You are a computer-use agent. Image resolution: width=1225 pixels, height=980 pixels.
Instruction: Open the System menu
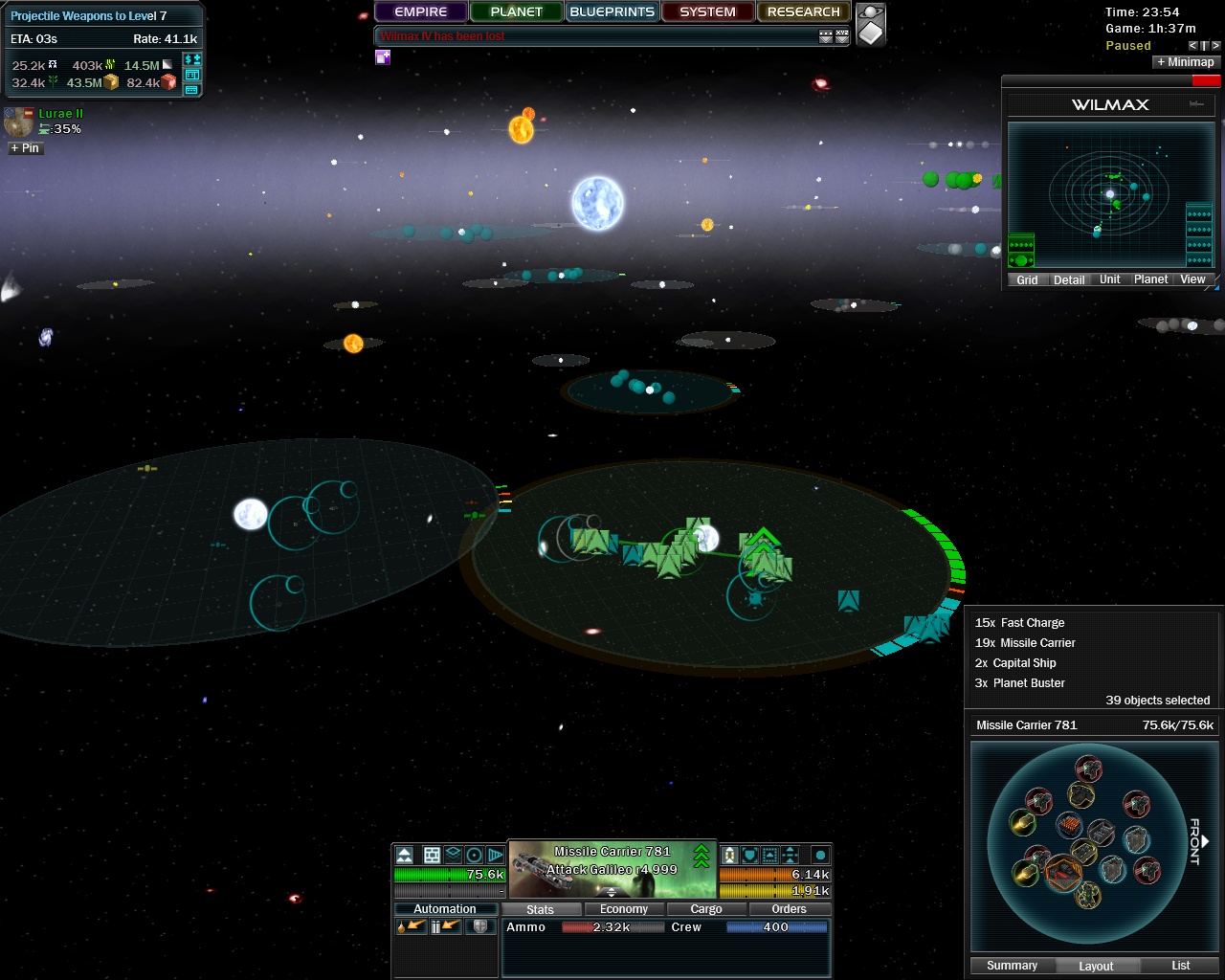click(707, 12)
